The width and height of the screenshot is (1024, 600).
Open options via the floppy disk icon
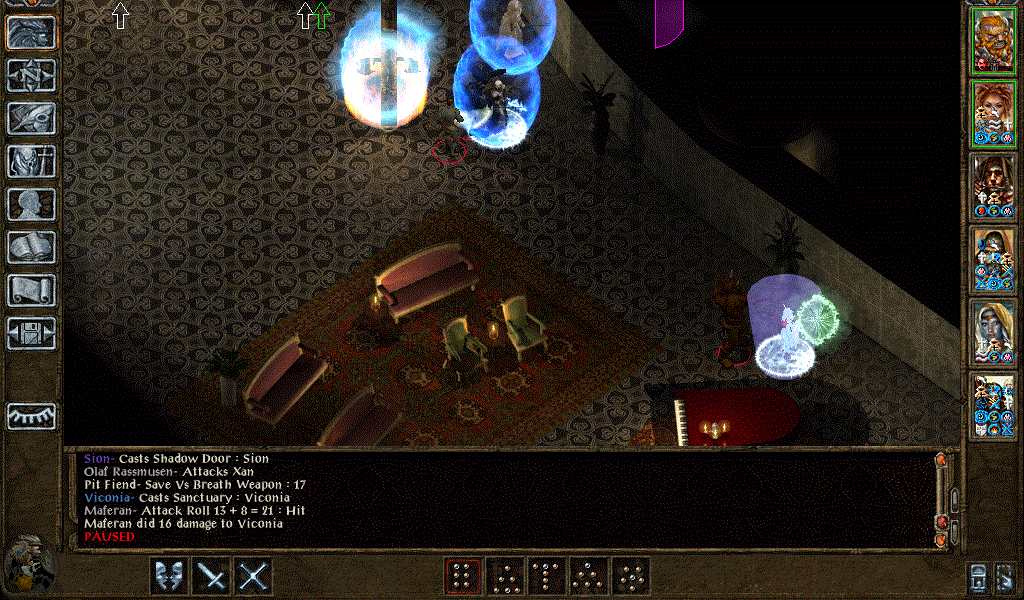pyautogui.click(x=31, y=333)
